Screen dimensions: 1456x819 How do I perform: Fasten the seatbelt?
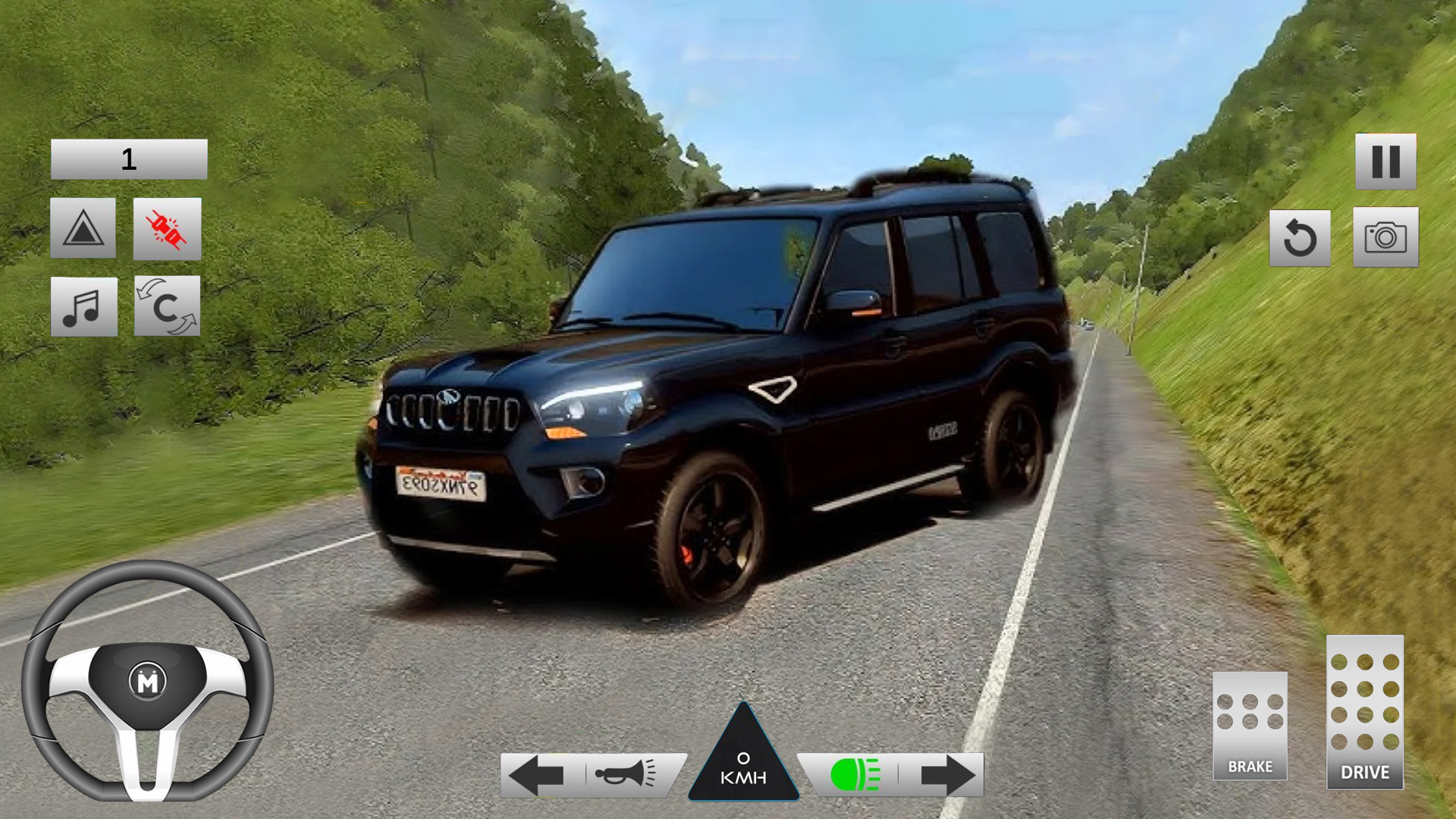coord(167,229)
